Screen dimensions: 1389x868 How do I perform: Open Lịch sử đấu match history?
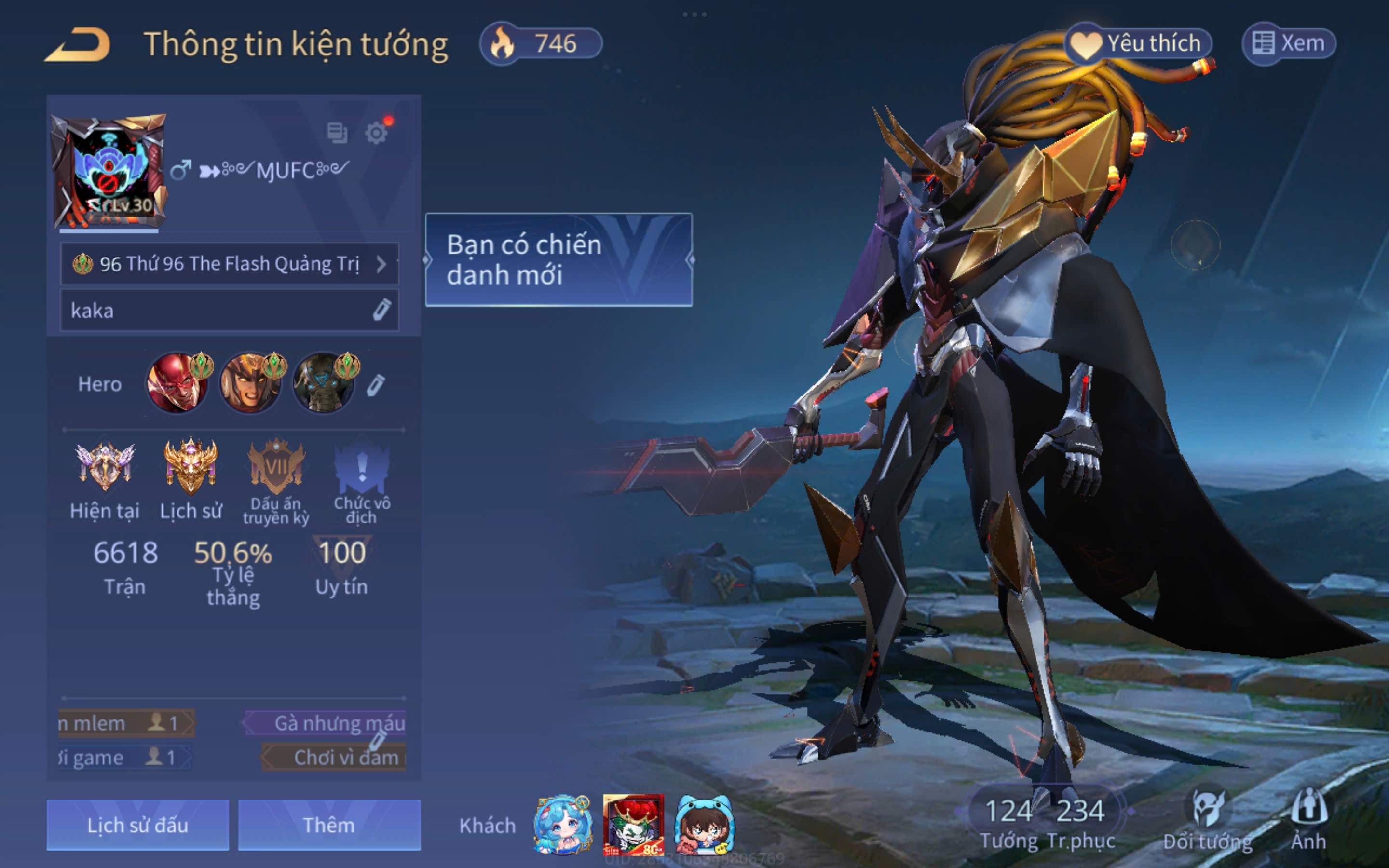(138, 825)
